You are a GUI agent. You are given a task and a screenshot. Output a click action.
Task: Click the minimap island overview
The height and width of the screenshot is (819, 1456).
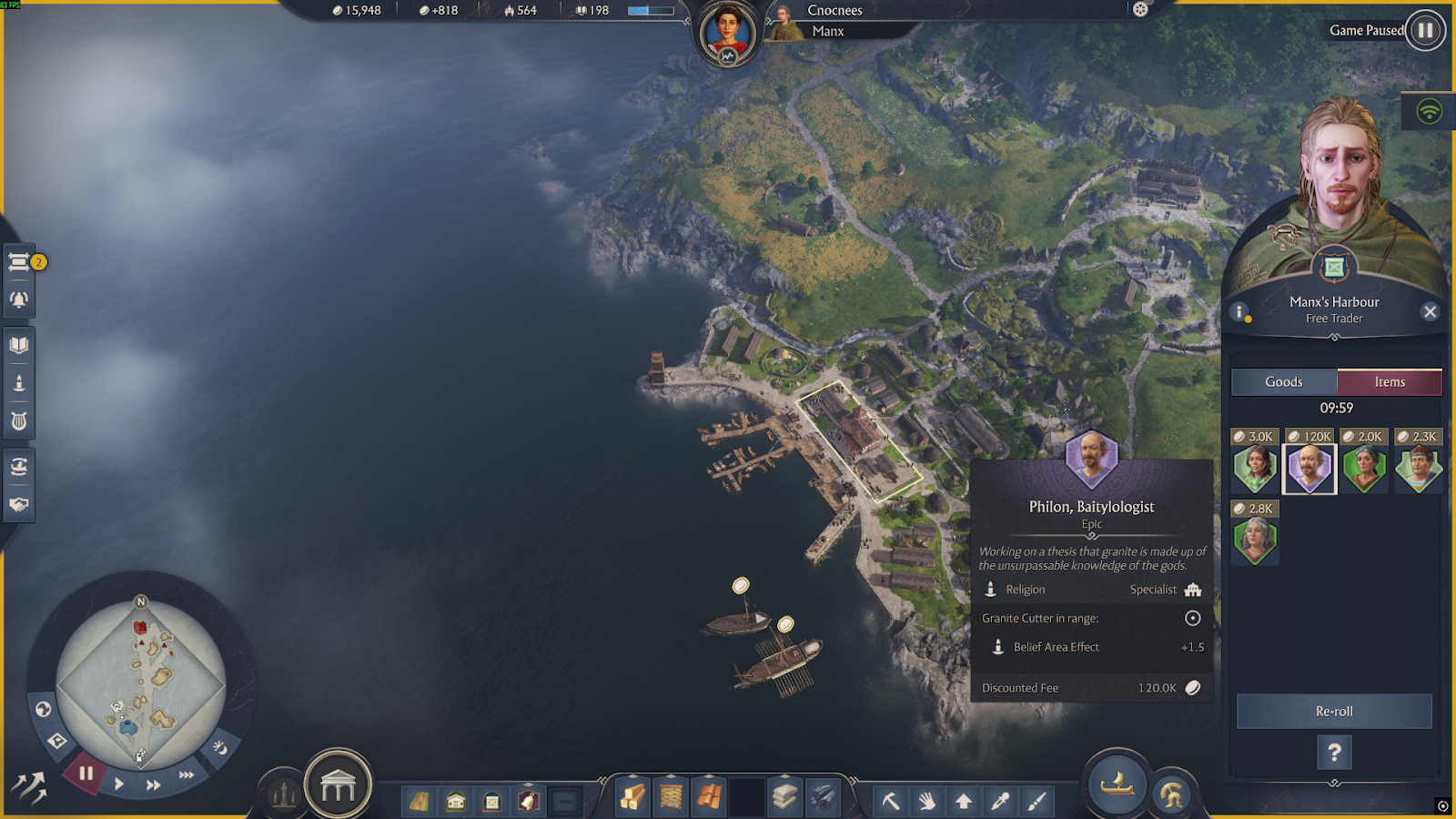click(141, 684)
